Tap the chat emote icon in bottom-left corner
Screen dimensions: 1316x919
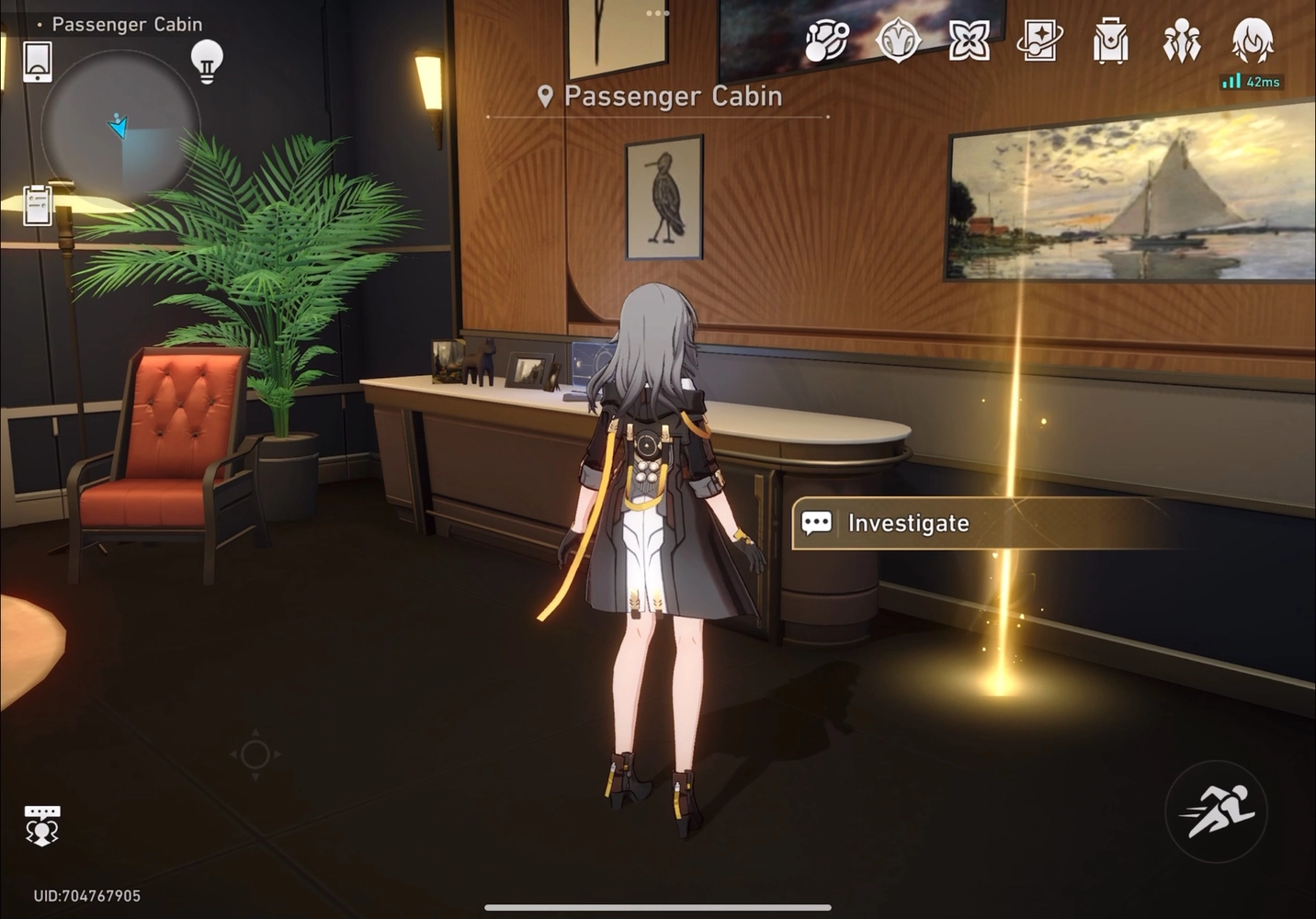click(x=42, y=824)
